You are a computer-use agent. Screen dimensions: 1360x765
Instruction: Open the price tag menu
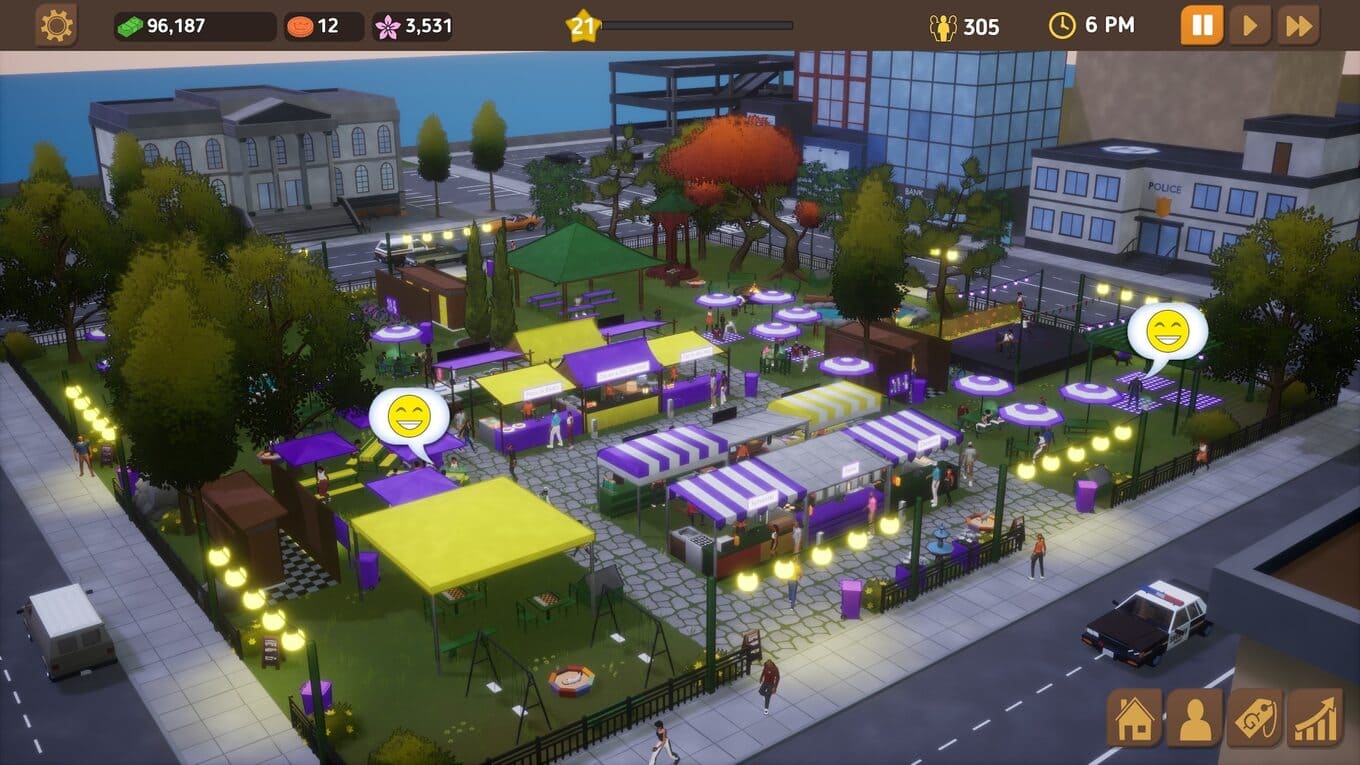point(1254,717)
